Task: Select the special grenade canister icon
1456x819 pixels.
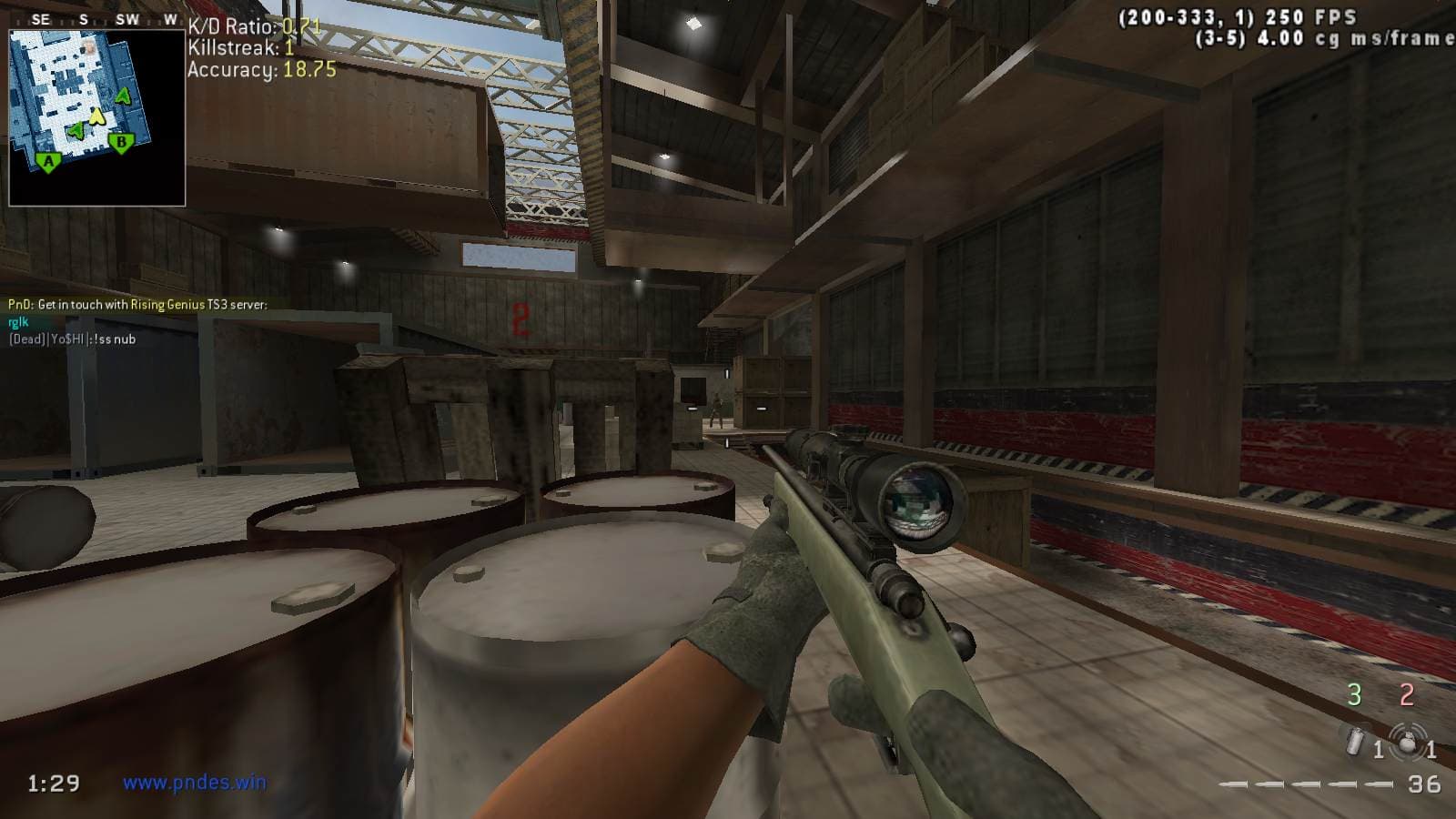Action: coord(1355,742)
